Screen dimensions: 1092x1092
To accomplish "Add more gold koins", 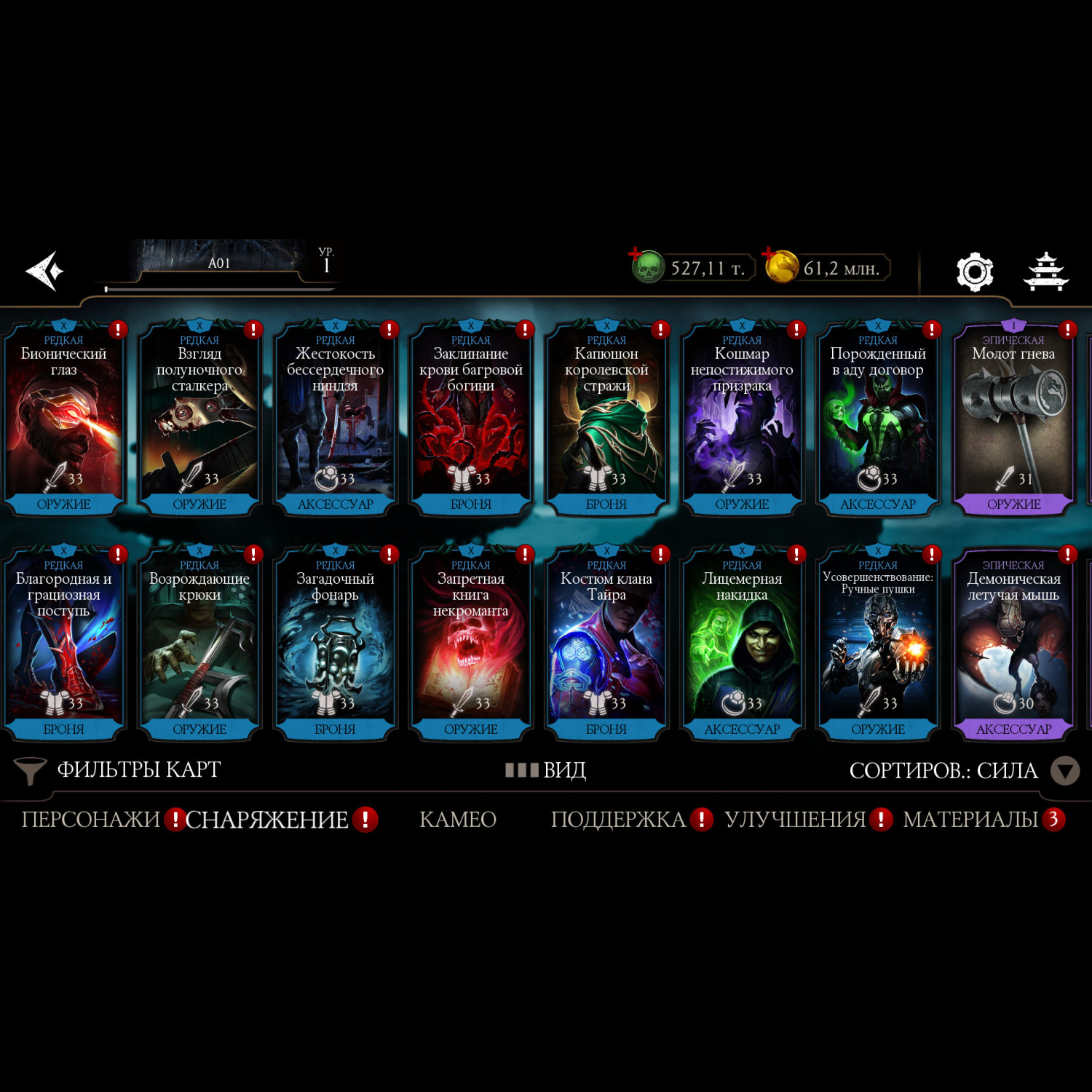I will coord(769,255).
